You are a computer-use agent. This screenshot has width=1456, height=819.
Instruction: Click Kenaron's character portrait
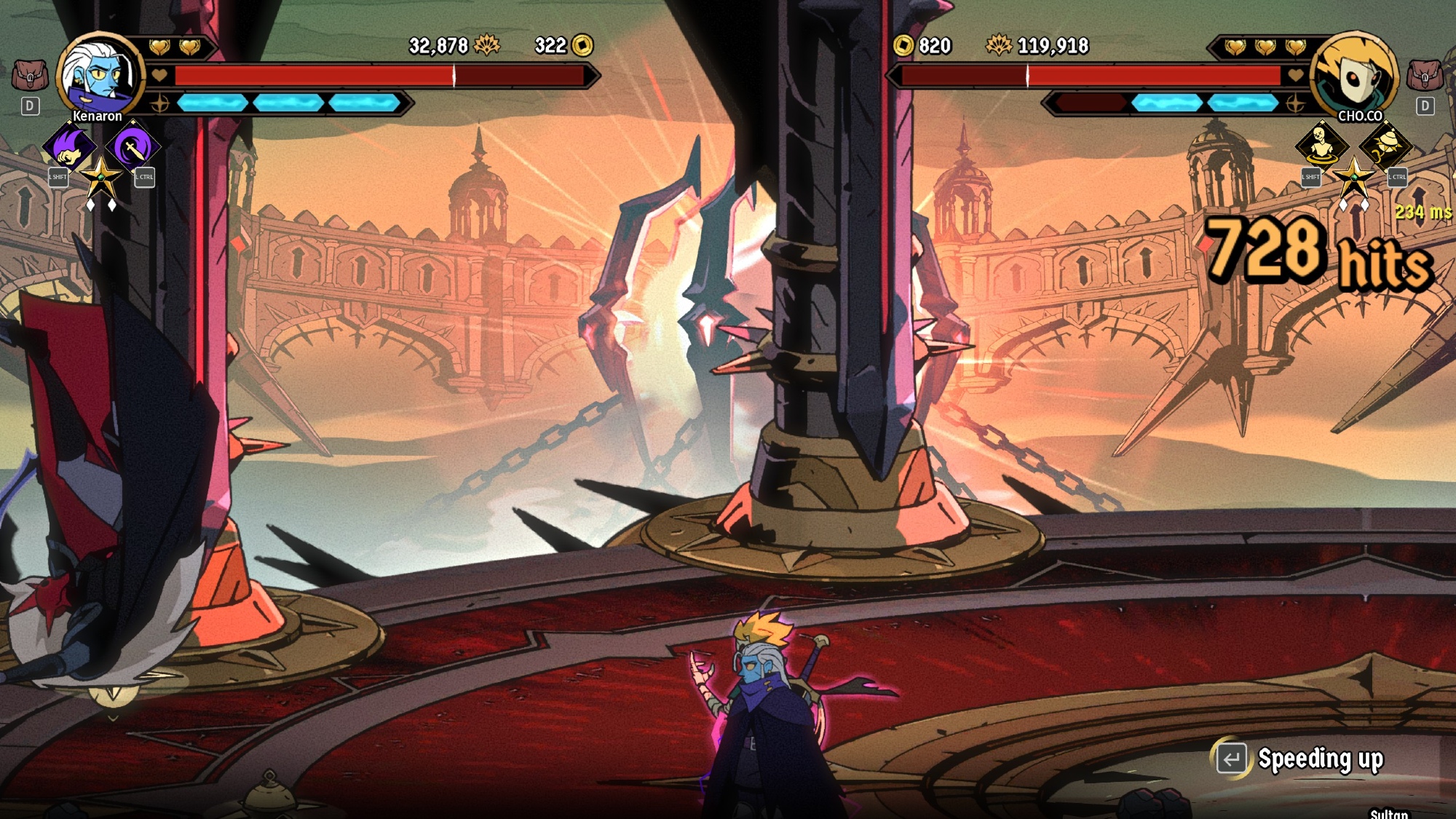[x=100, y=74]
